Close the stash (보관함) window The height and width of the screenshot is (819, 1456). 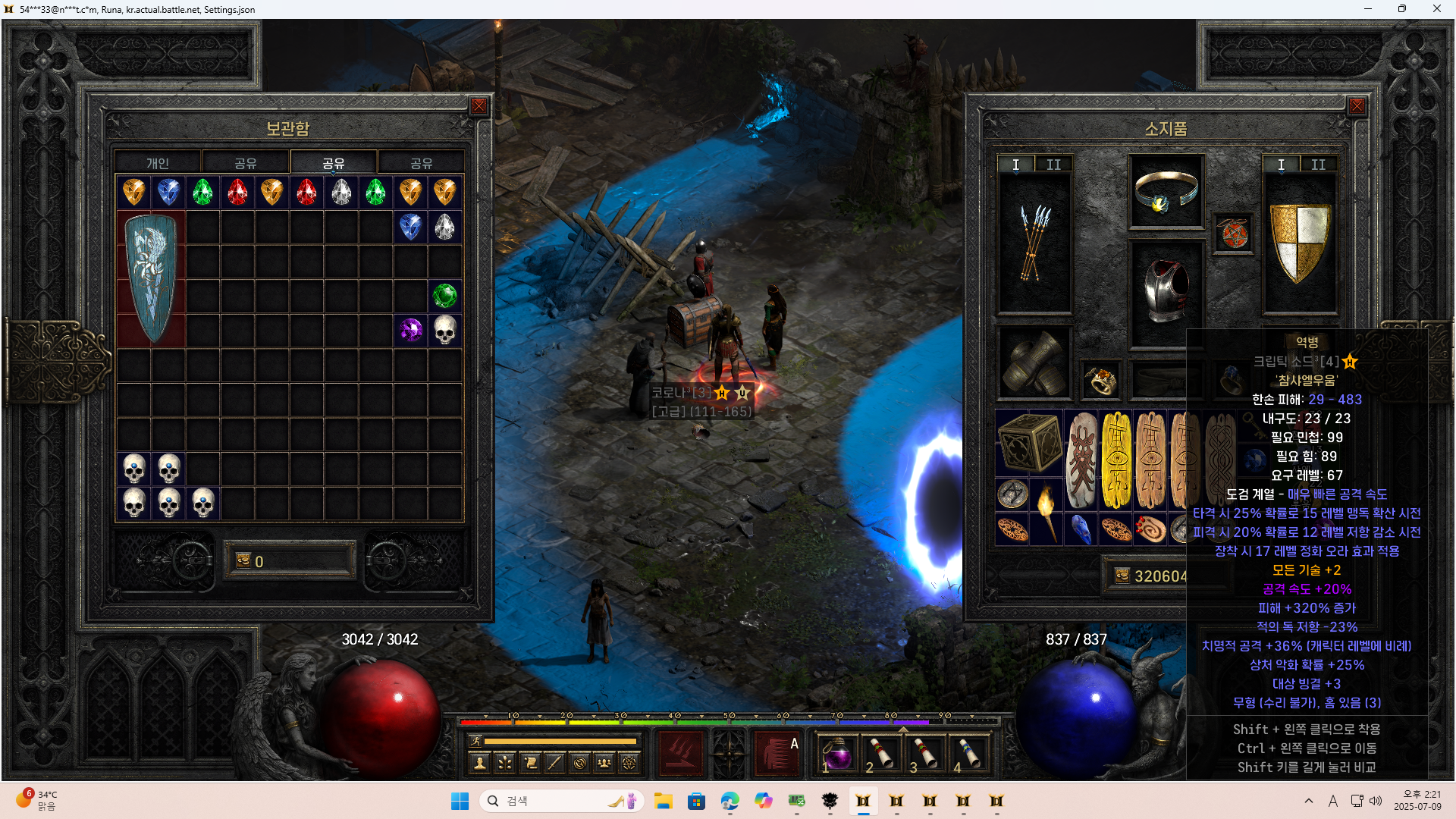point(479,106)
